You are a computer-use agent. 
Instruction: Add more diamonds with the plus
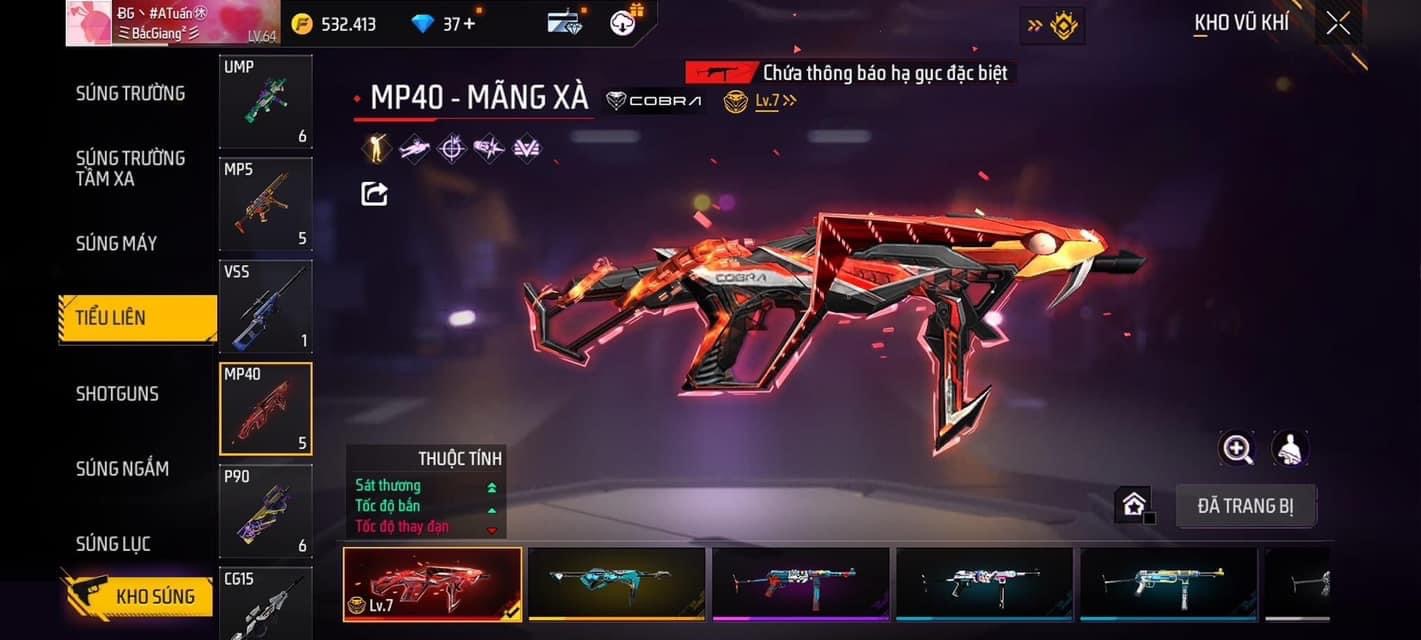pyautogui.click(x=470, y=23)
